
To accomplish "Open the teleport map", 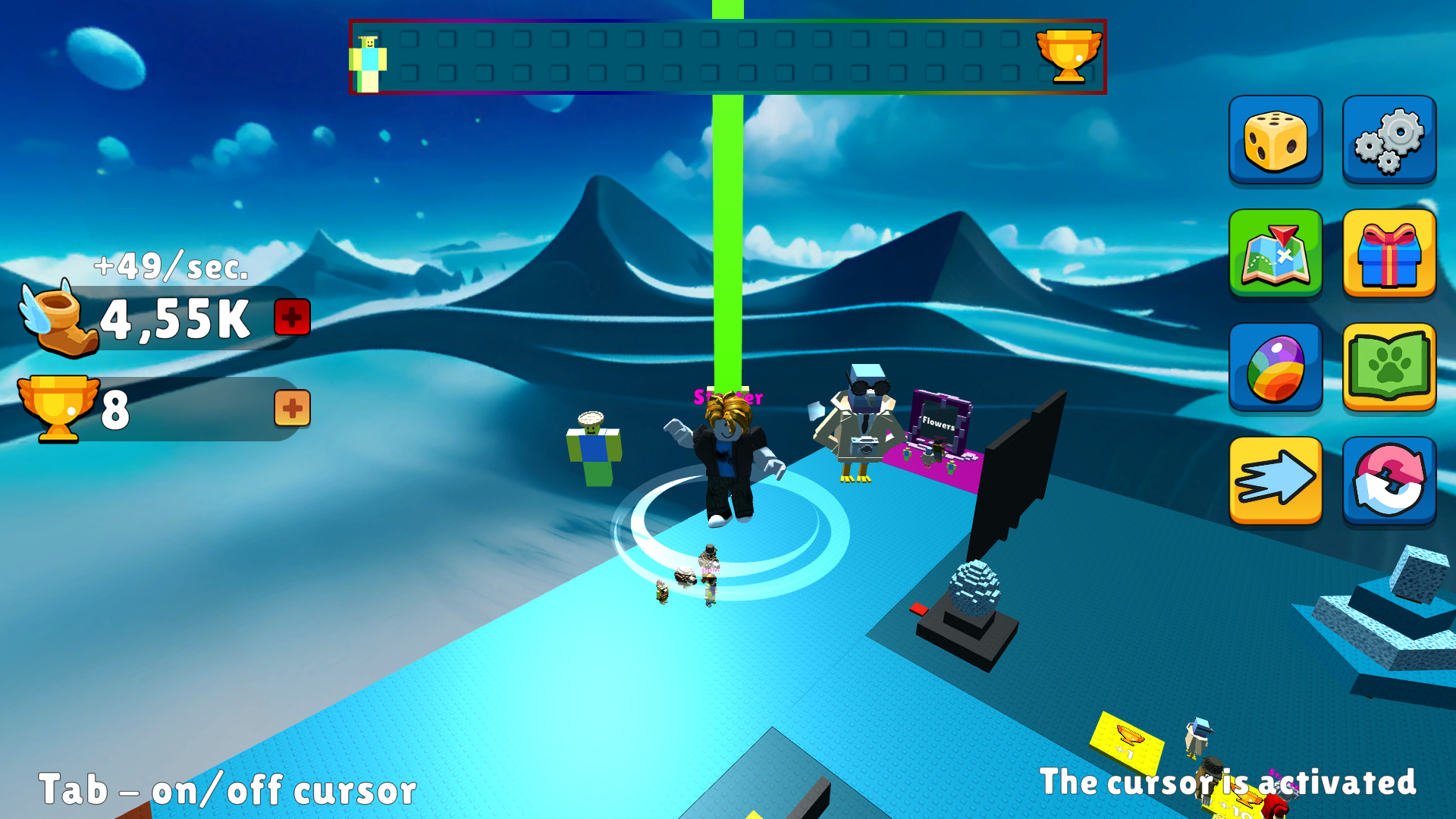I will (1276, 255).
